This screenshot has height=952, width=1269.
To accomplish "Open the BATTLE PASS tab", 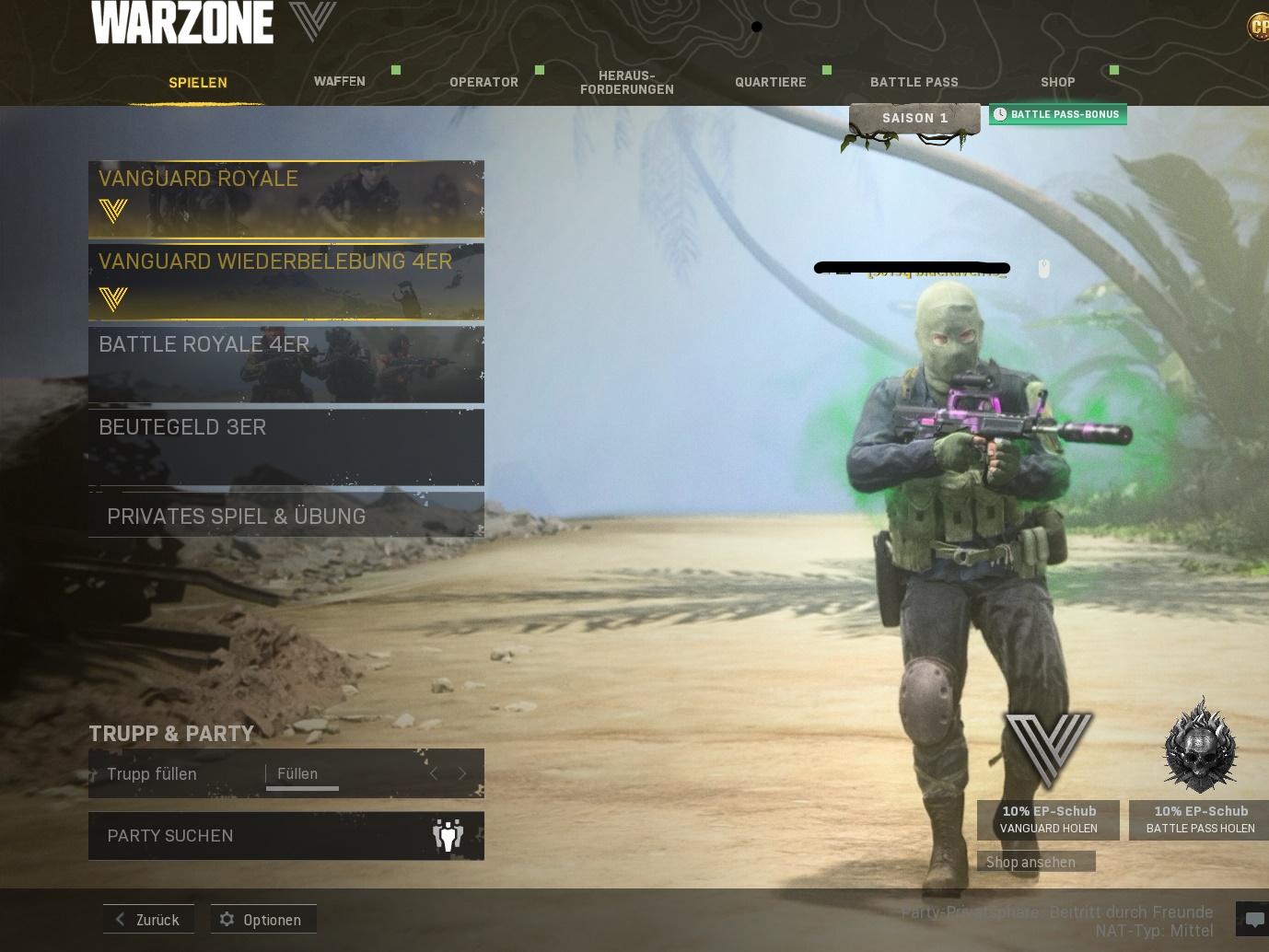I will point(914,81).
